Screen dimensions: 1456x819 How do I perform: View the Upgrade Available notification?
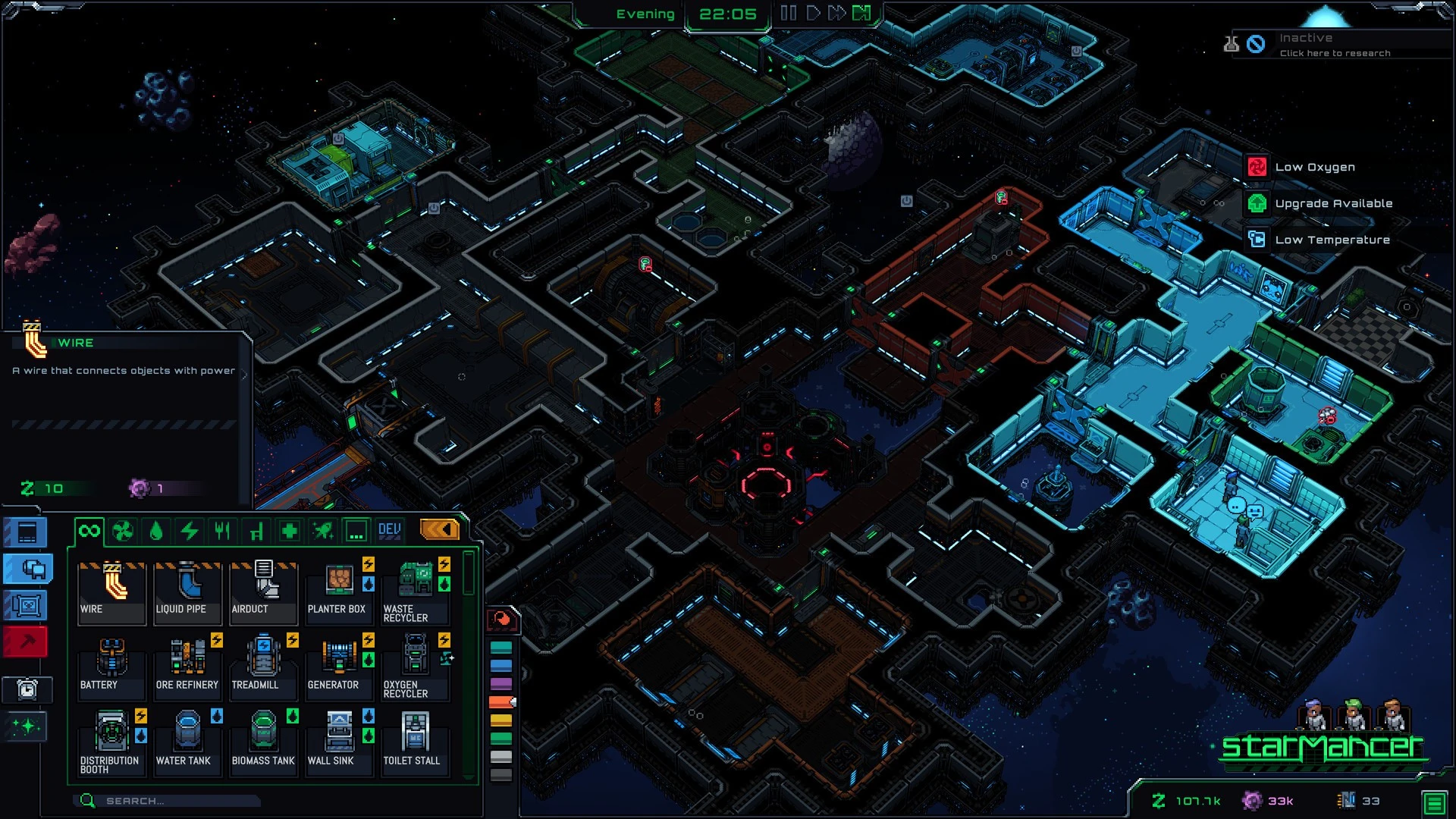pyautogui.click(x=1333, y=203)
